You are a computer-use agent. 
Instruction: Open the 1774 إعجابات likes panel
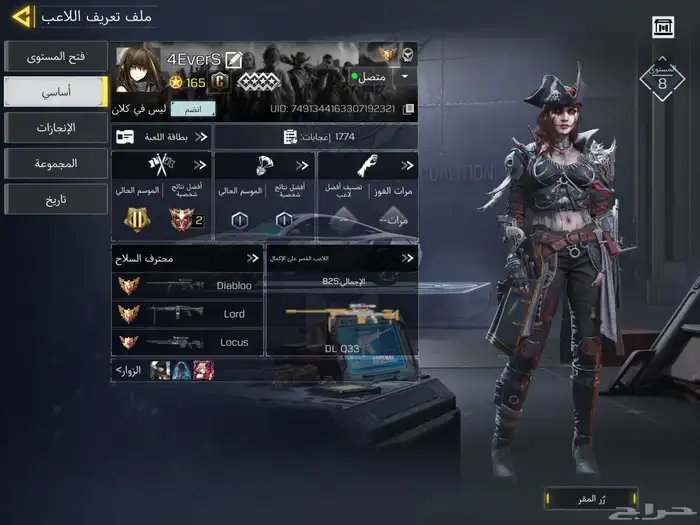coord(315,137)
